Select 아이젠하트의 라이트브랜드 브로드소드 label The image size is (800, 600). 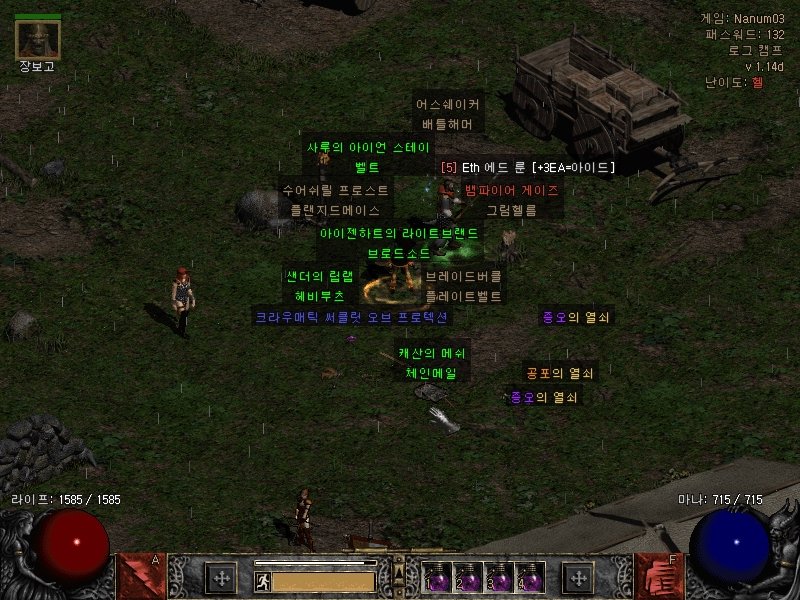point(398,243)
